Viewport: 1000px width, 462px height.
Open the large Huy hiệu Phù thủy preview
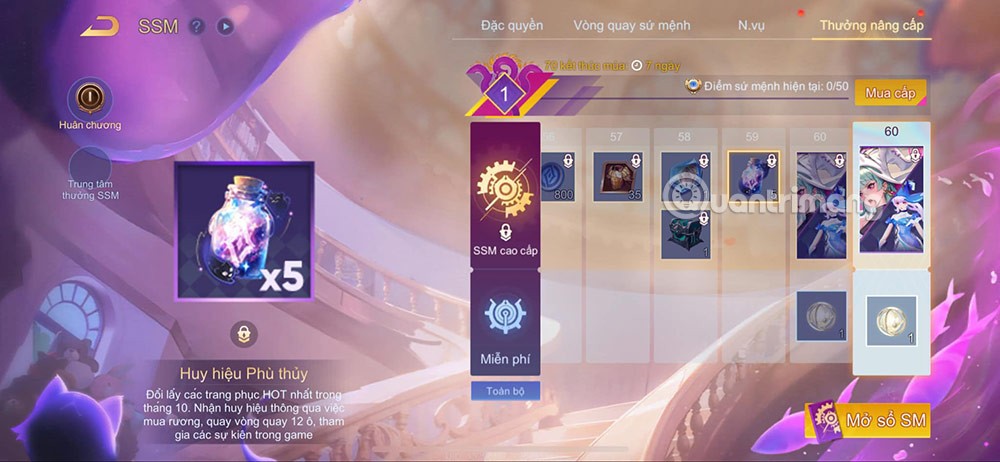[245, 231]
